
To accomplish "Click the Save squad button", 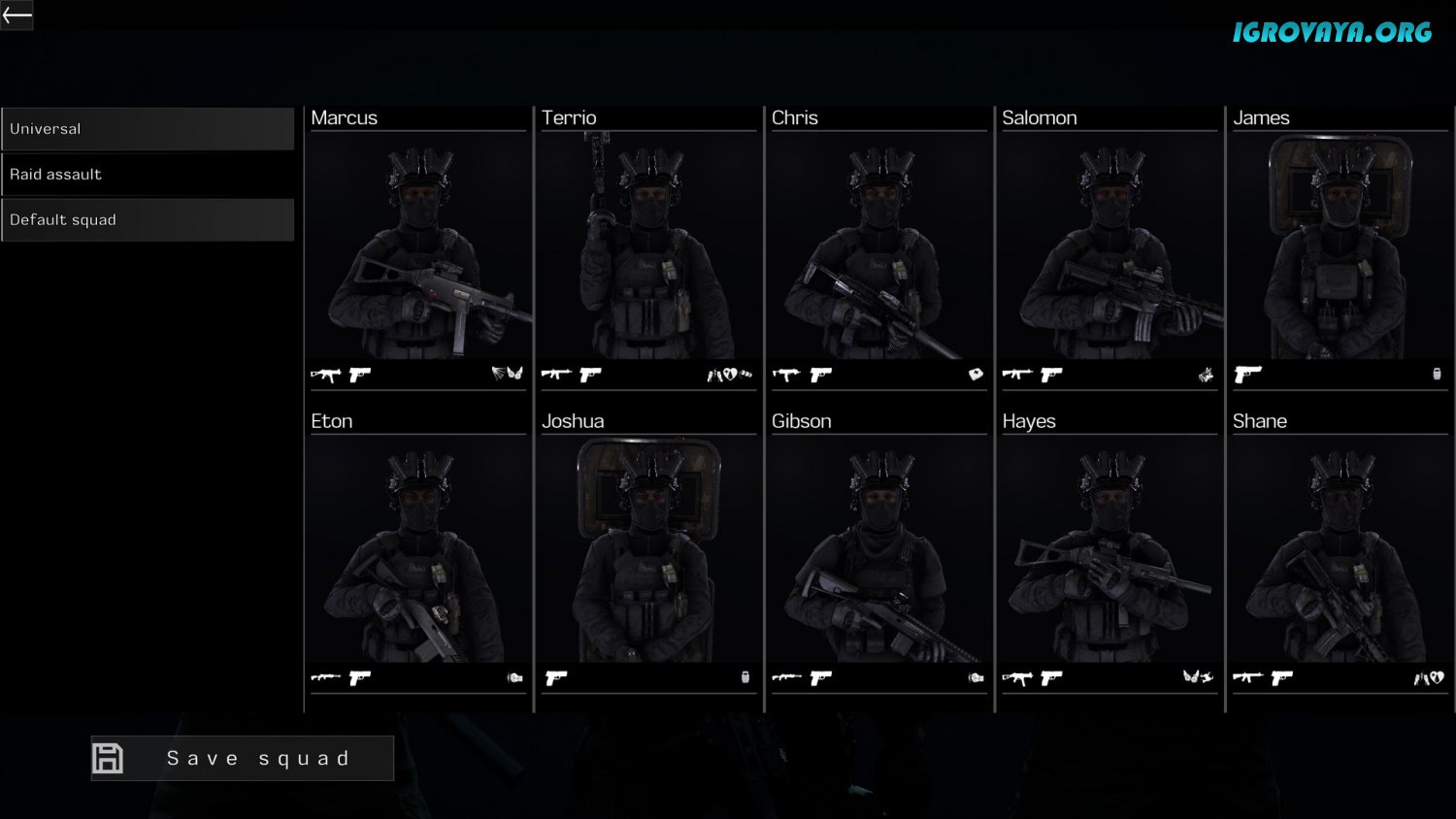I will [x=243, y=758].
